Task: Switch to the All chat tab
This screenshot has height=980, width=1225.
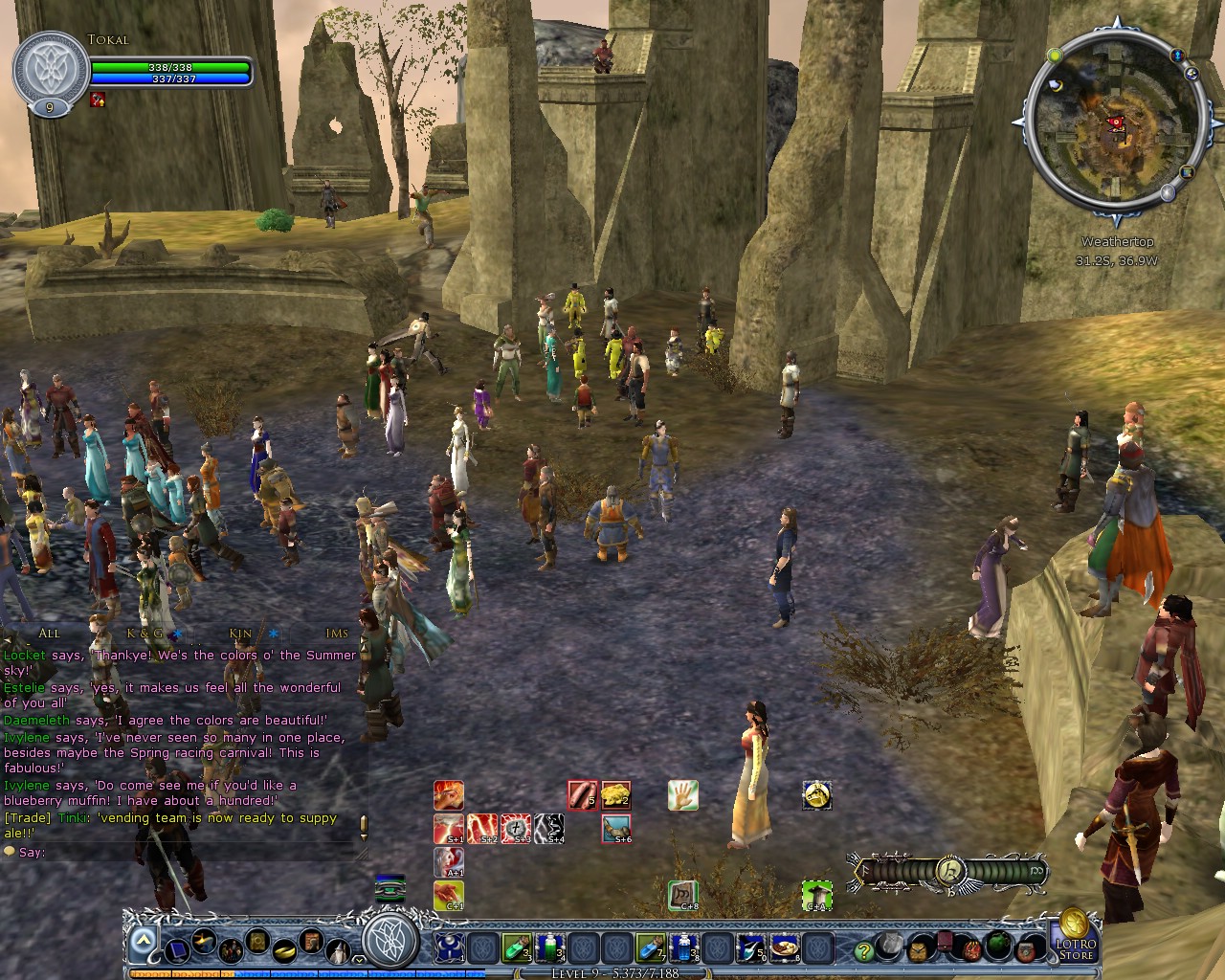Action: tap(50, 634)
